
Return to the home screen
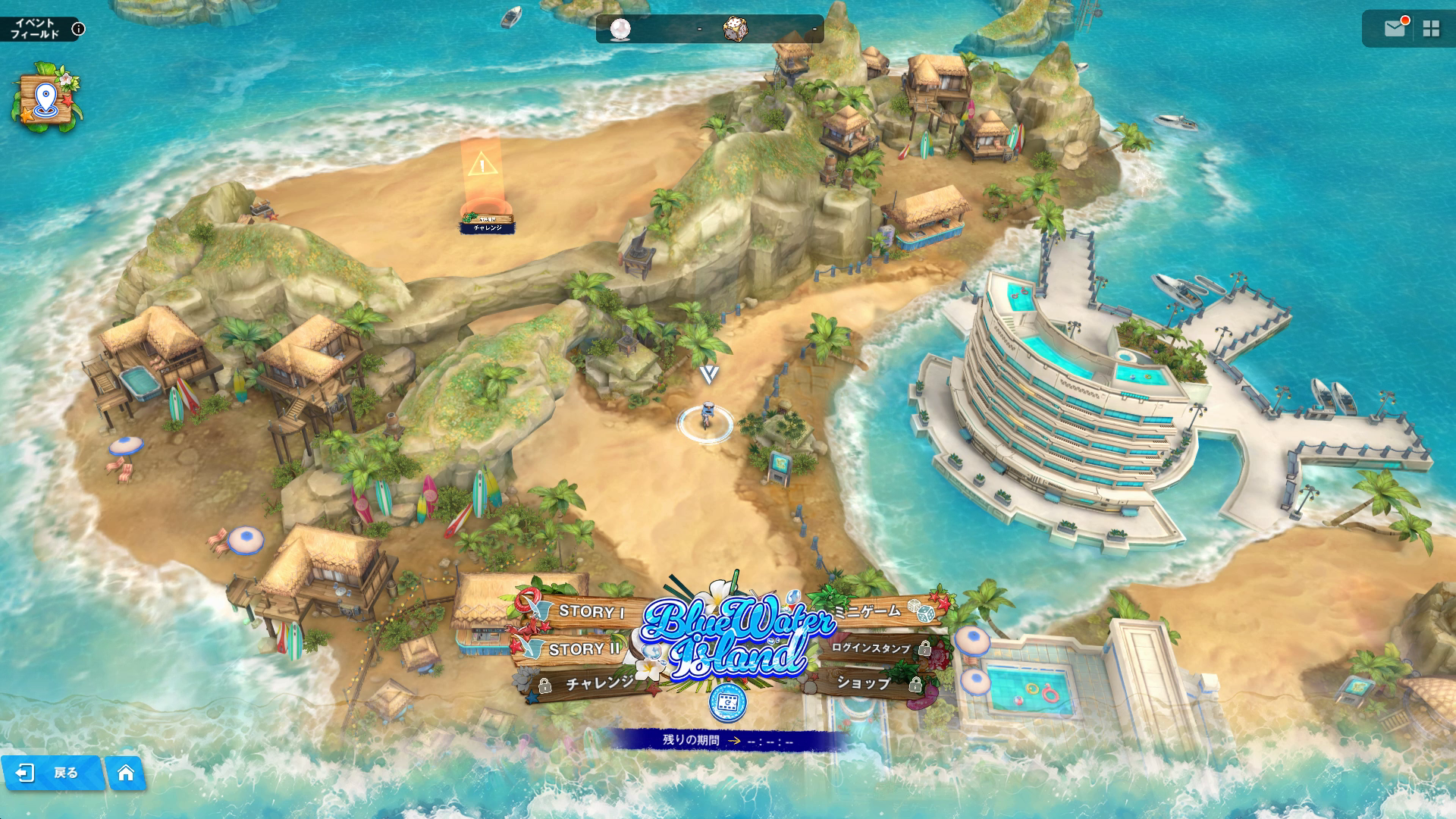[126, 773]
